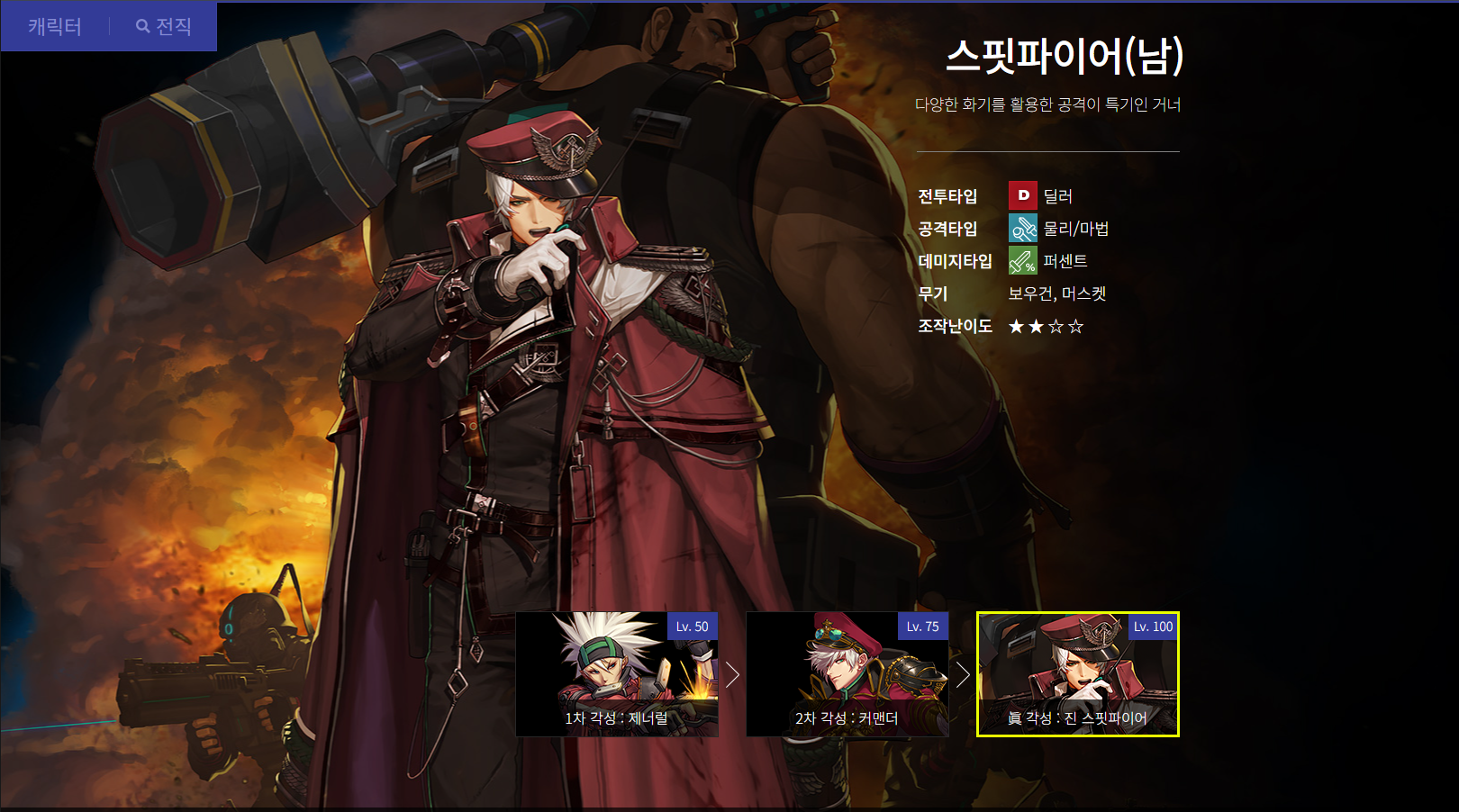
Task: Open the 캐릭터 tab
Action: (55, 27)
